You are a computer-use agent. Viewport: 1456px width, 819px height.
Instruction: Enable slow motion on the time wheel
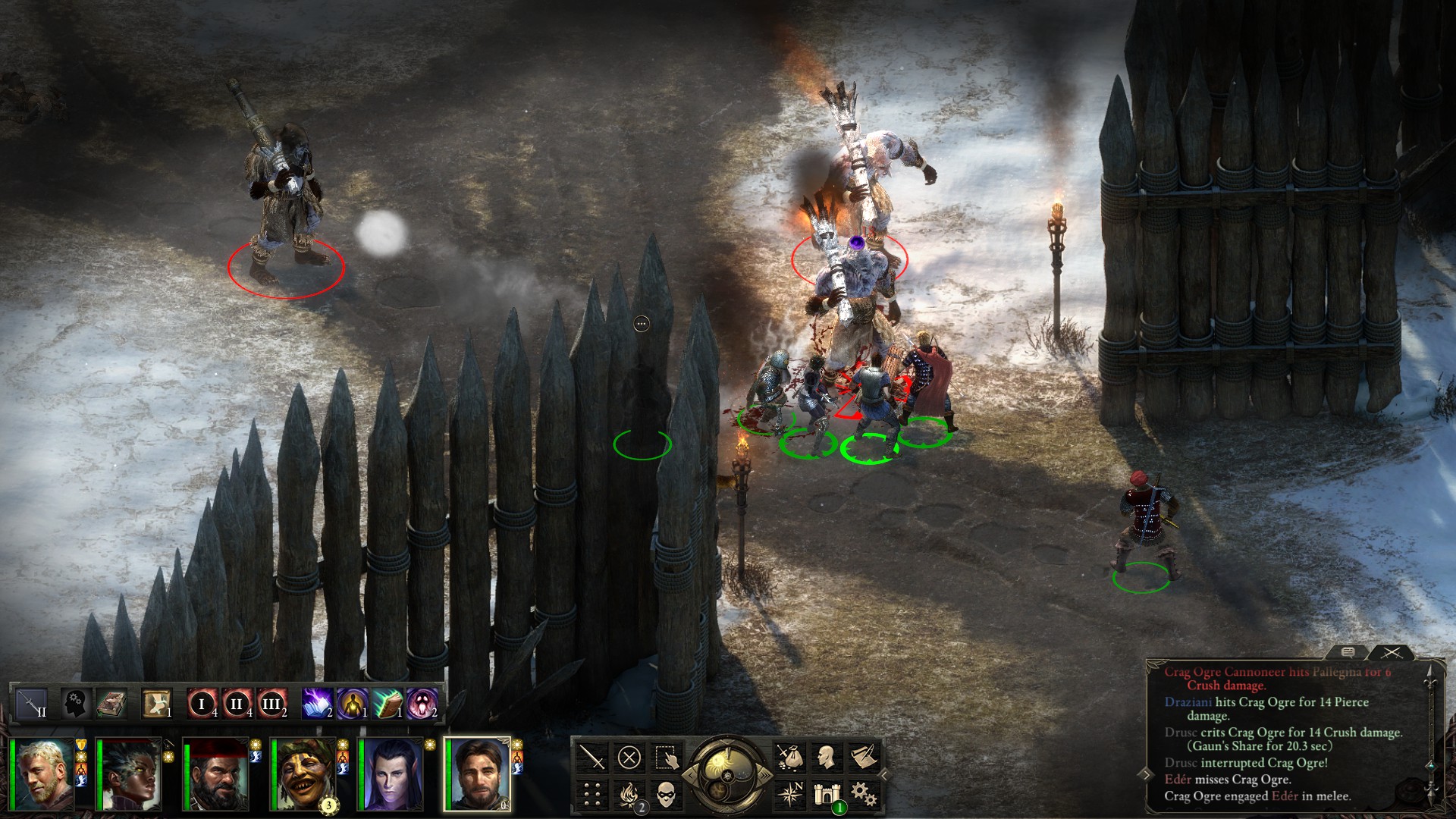[691, 774]
